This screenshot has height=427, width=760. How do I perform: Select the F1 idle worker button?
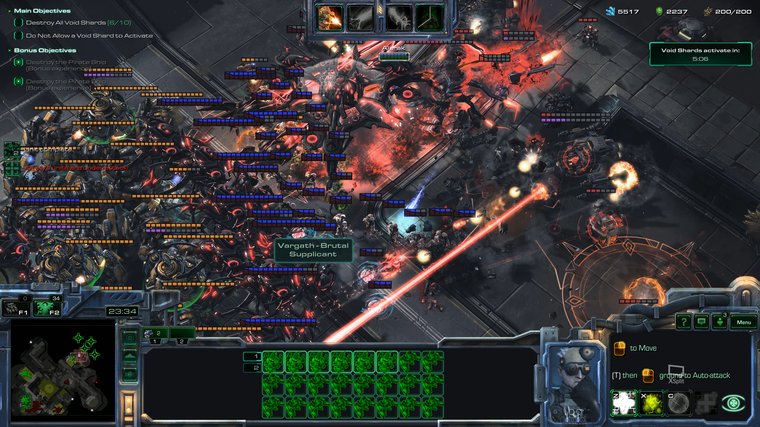(16, 308)
